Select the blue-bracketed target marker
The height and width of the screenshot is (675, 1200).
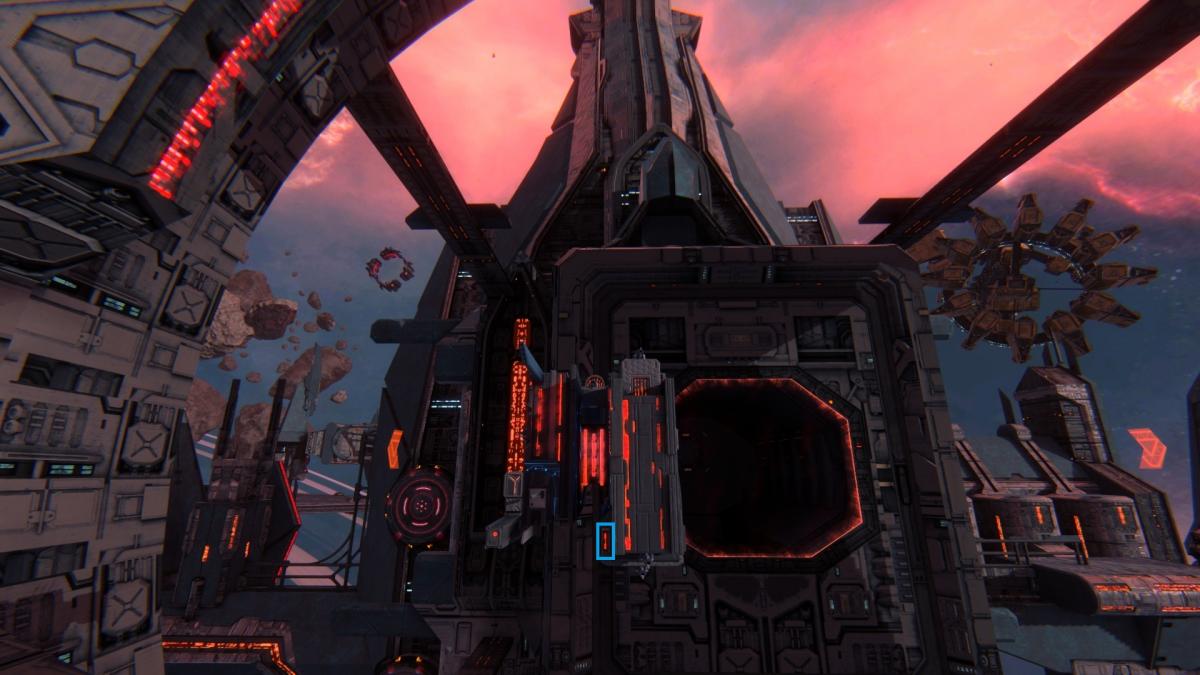605,541
